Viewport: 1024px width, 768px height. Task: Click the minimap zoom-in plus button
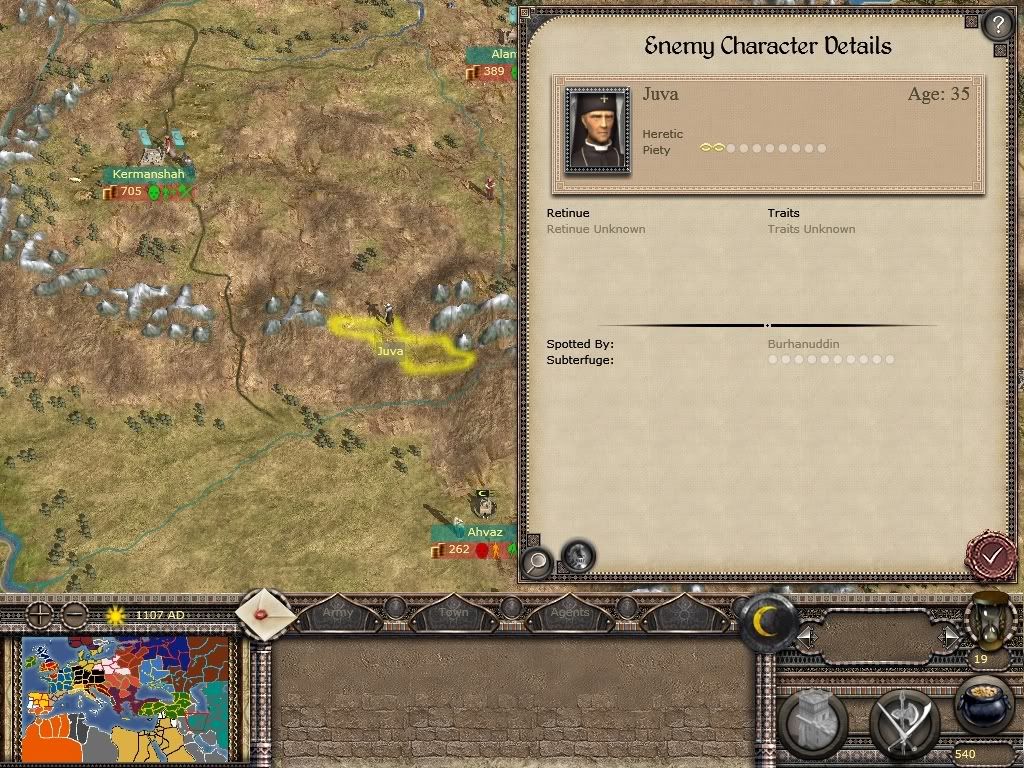tap(39, 614)
